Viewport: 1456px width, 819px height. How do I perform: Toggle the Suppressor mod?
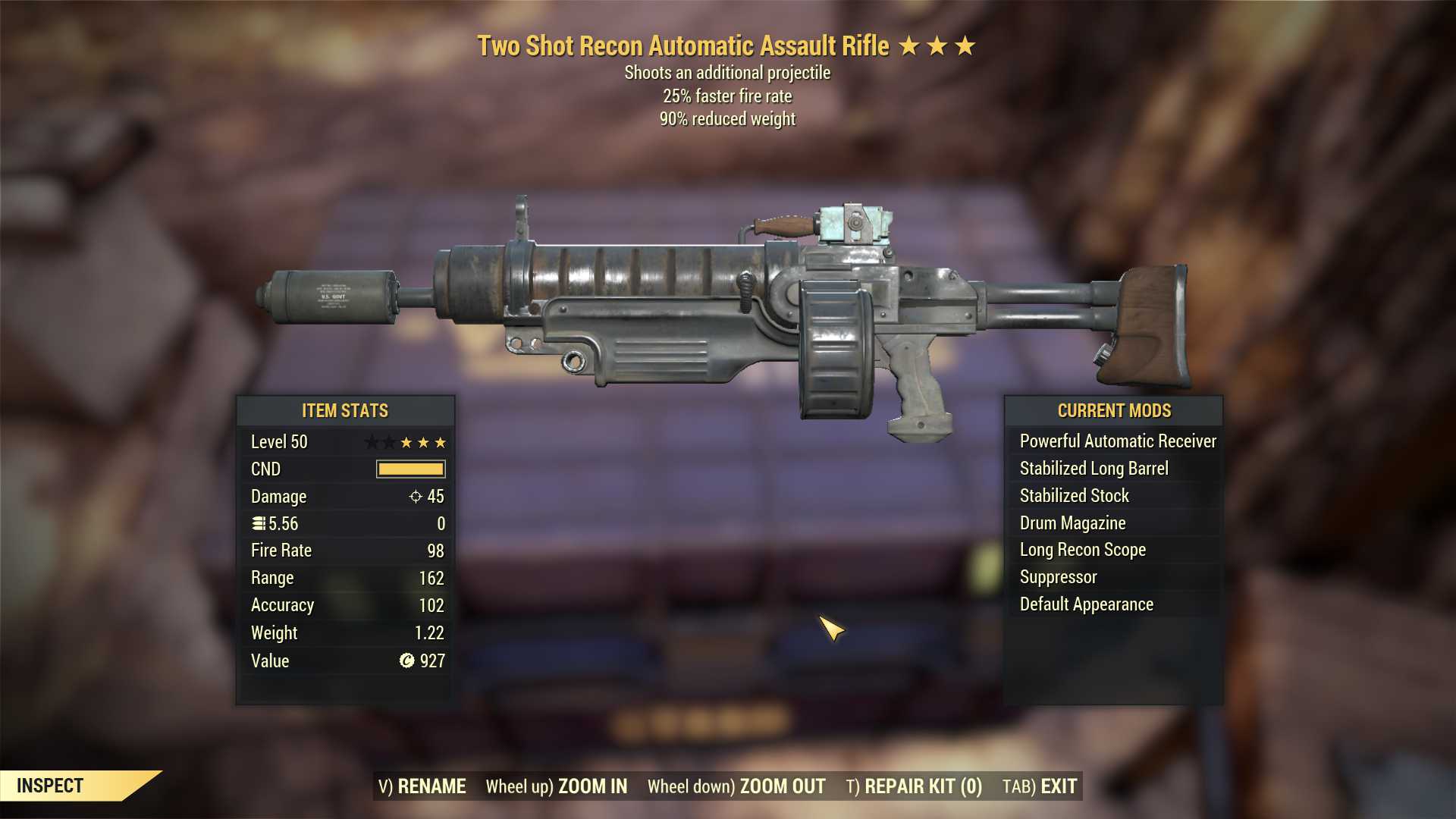coord(1058,576)
